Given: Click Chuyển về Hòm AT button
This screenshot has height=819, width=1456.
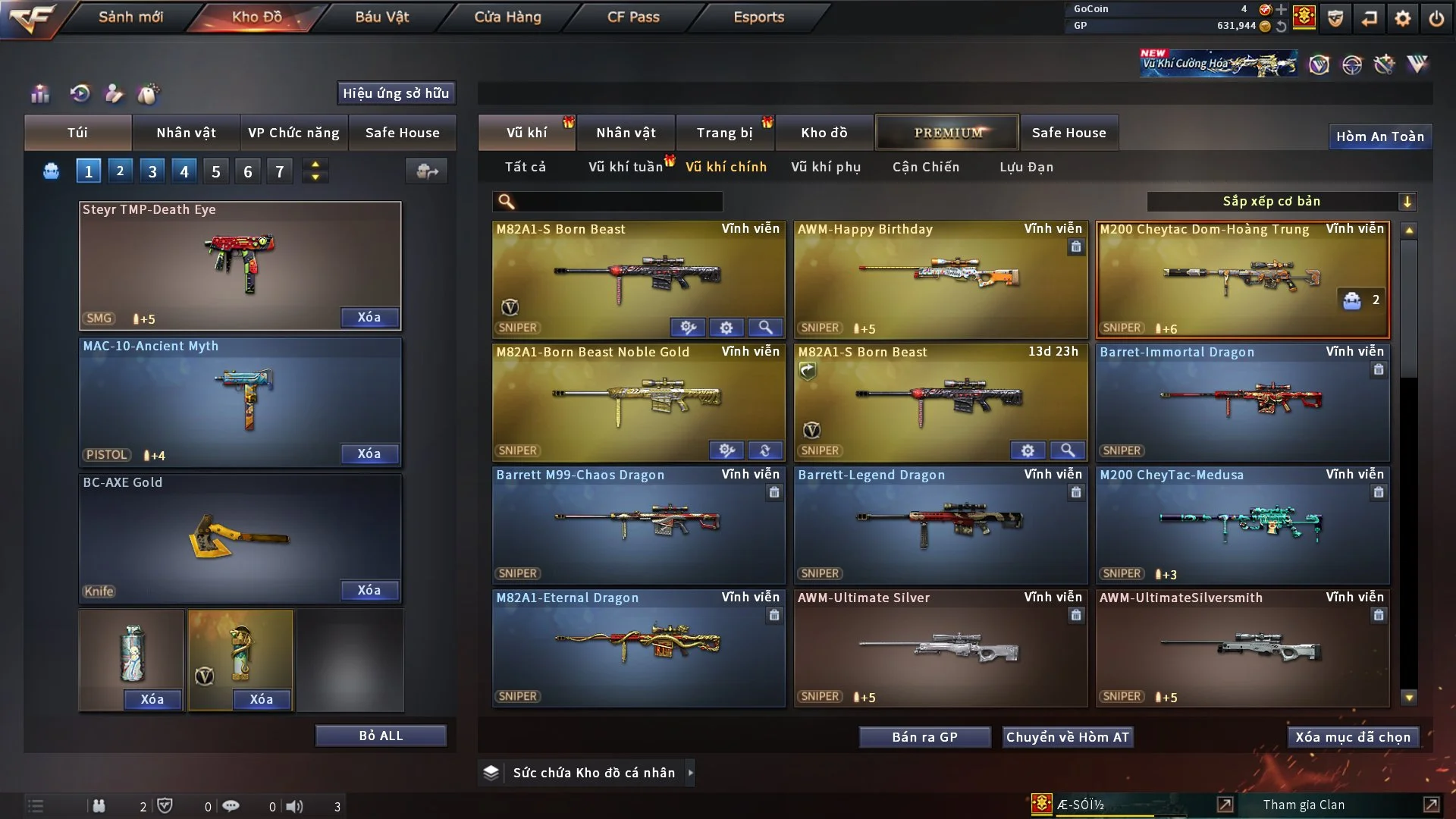Looking at the screenshot, I should click(1067, 737).
